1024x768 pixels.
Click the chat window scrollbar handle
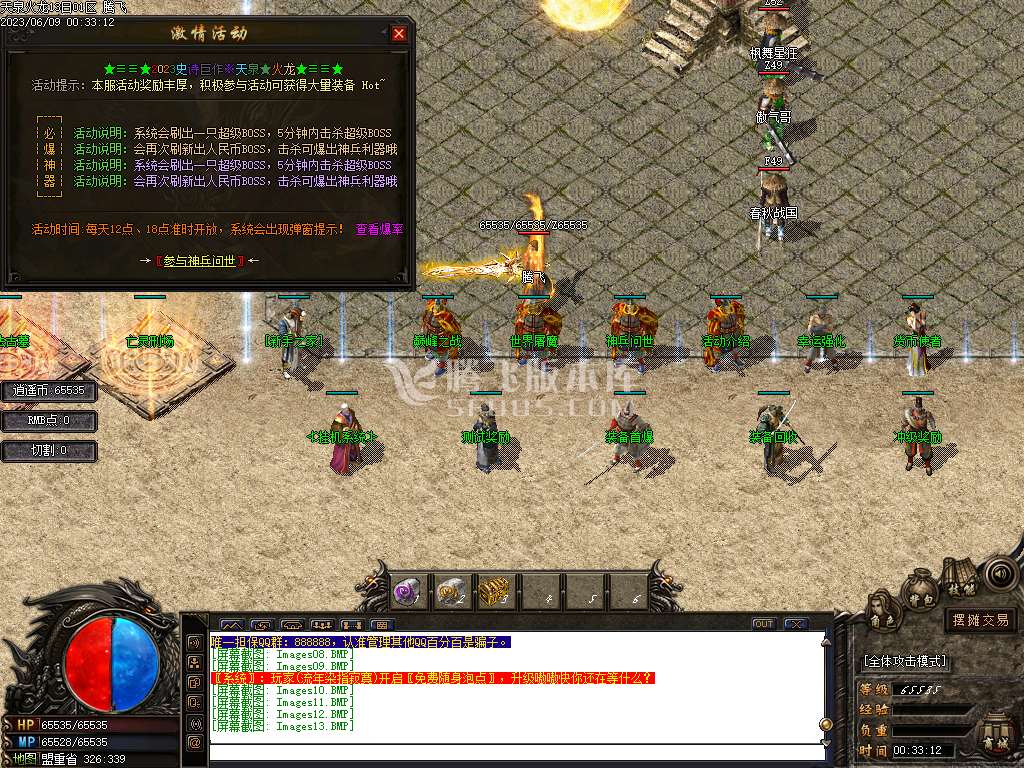pos(826,724)
